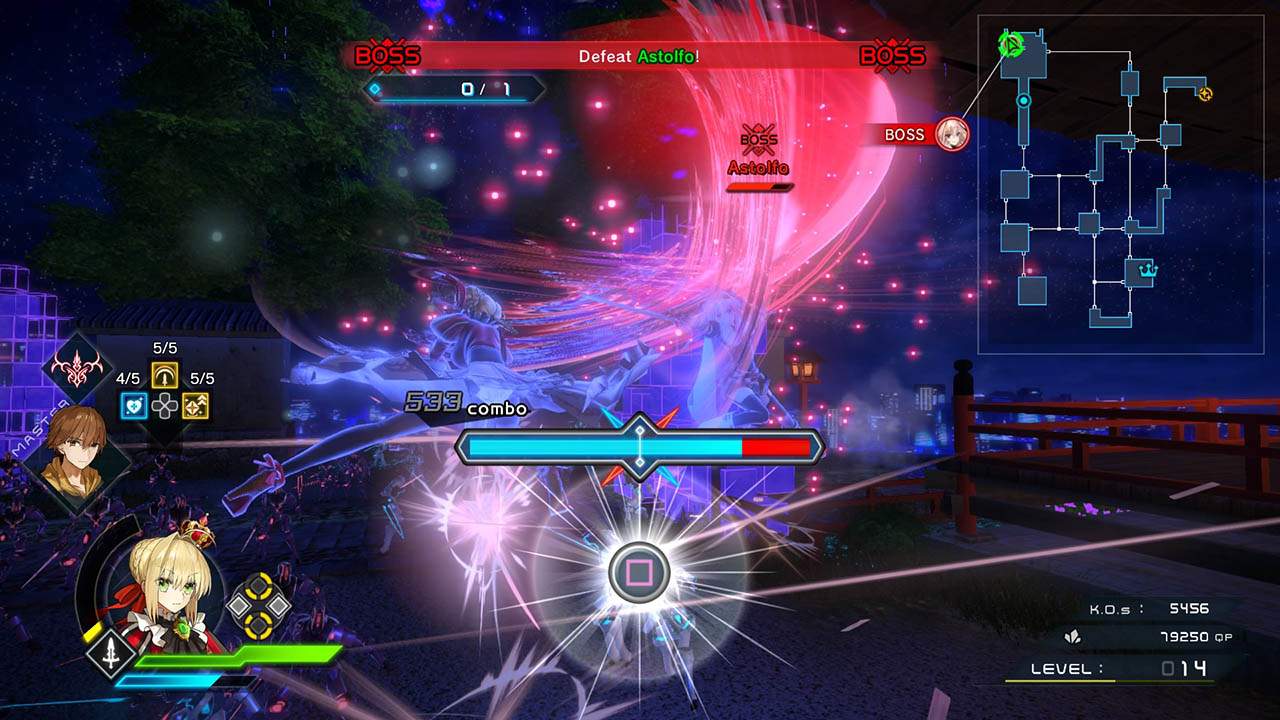
Task: Select Nero's character portrait
Action: (165, 585)
